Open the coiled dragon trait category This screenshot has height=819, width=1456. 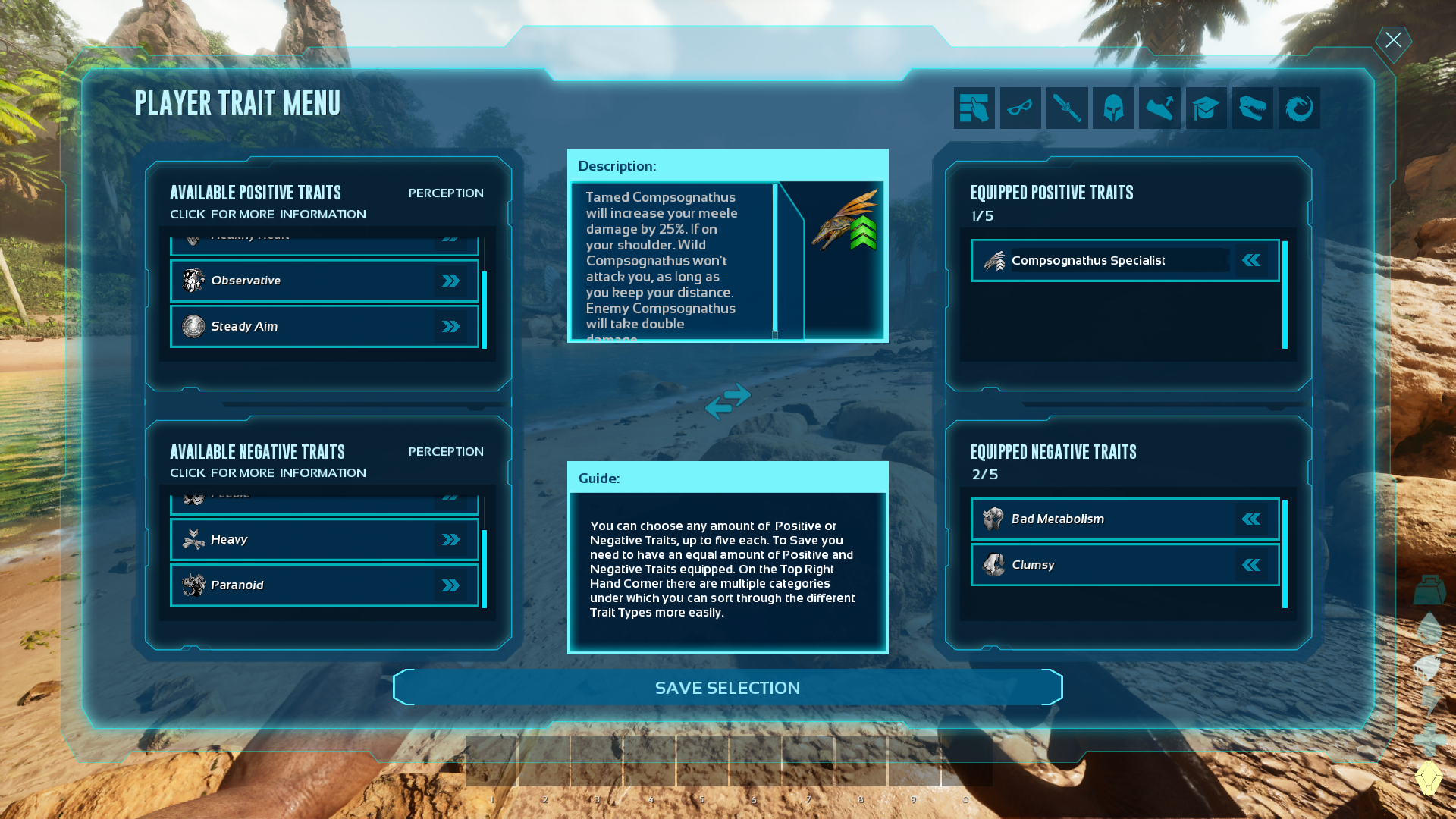[1298, 108]
